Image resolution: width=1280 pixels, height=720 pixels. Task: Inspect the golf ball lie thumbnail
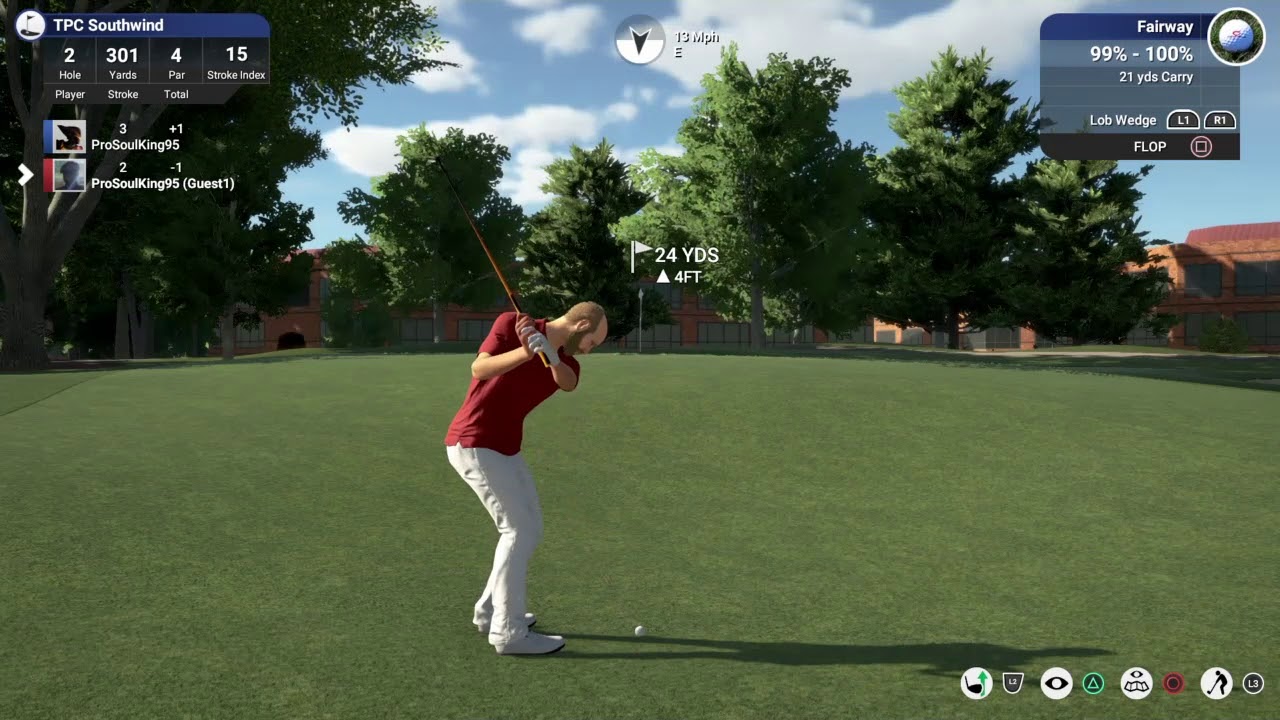pos(1236,37)
